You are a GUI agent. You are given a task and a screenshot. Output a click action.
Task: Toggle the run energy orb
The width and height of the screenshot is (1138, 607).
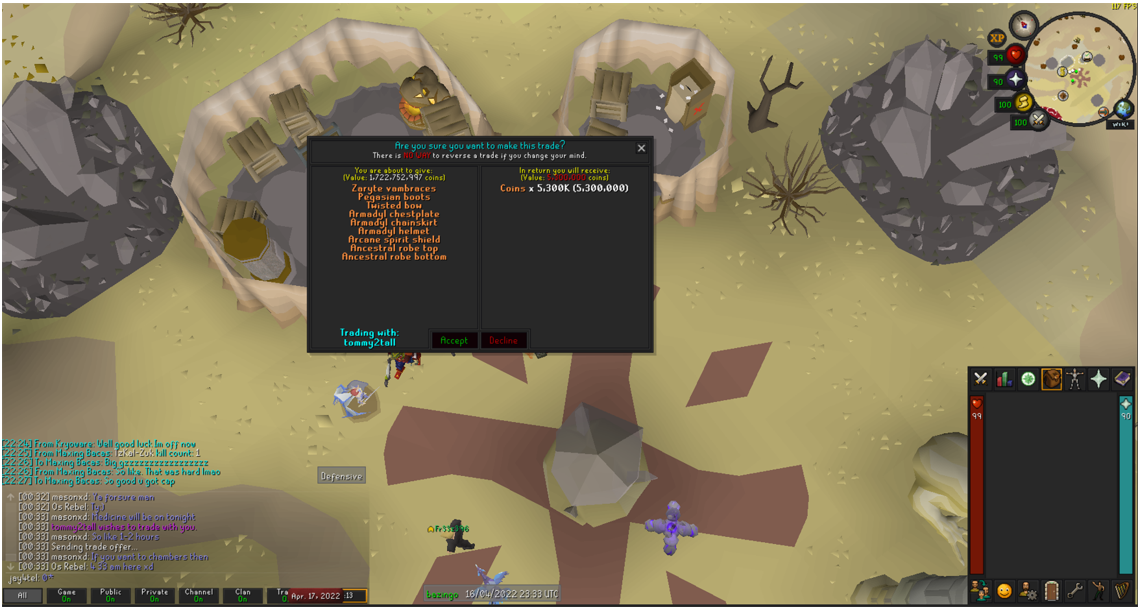pos(1026,101)
